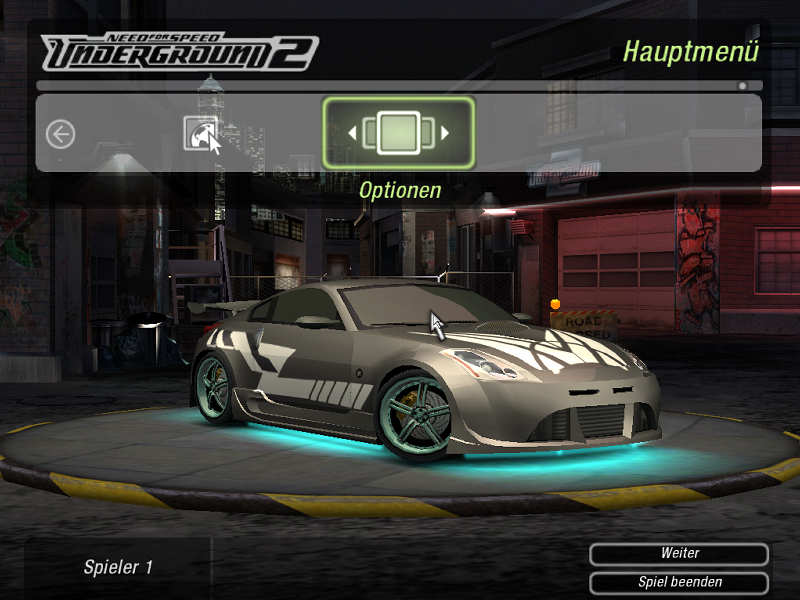This screenshot has width=800, height=600.
Task: Go back with the circled left arrow
Action: click(x=61, y=134)
